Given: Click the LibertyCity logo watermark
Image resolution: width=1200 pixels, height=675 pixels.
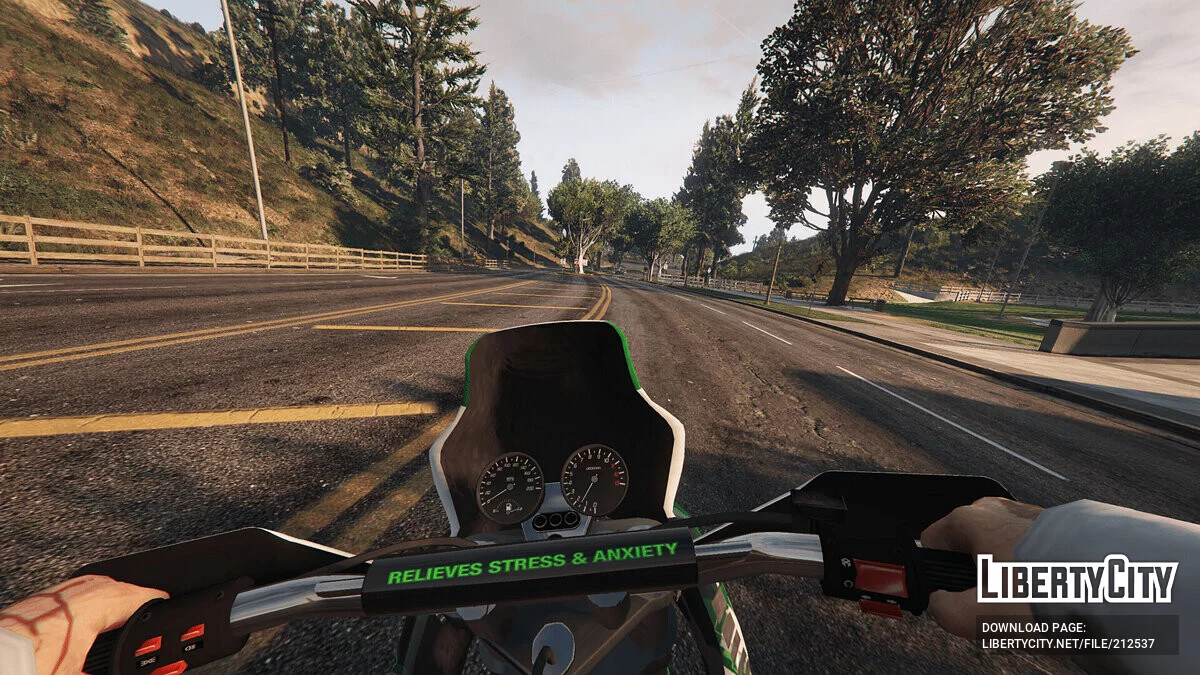Looking at the screenshot, I should (x=1077, y=580).
